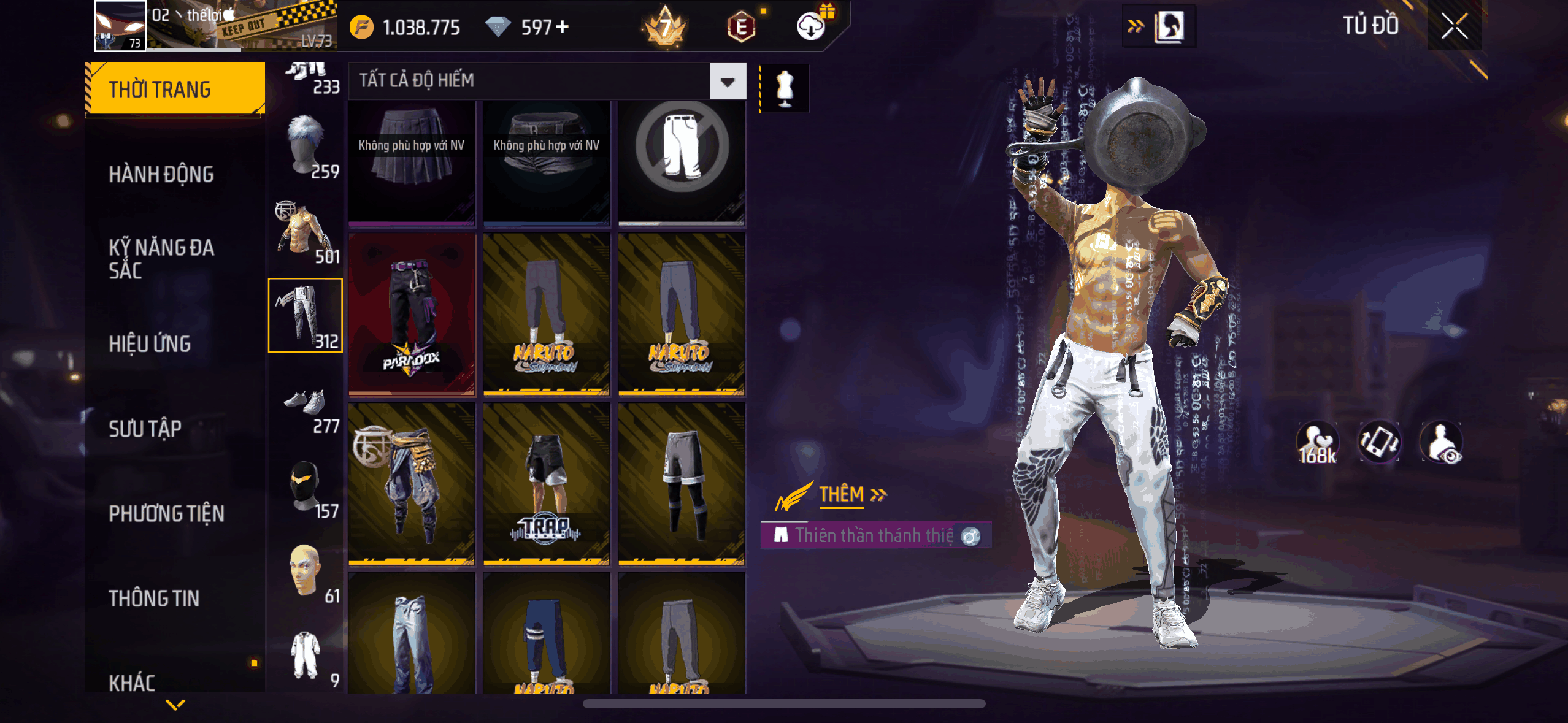
Task: Toggle the character visibility eye icon
Action: point(1442,443)
